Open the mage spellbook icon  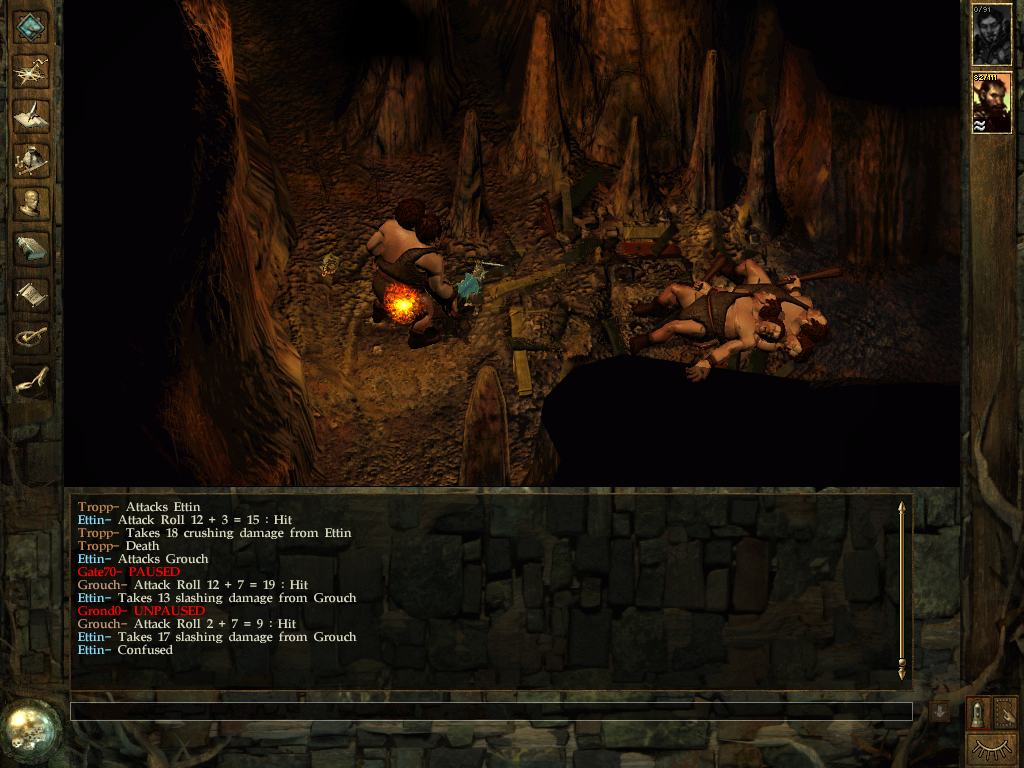[x=31, y=247]
